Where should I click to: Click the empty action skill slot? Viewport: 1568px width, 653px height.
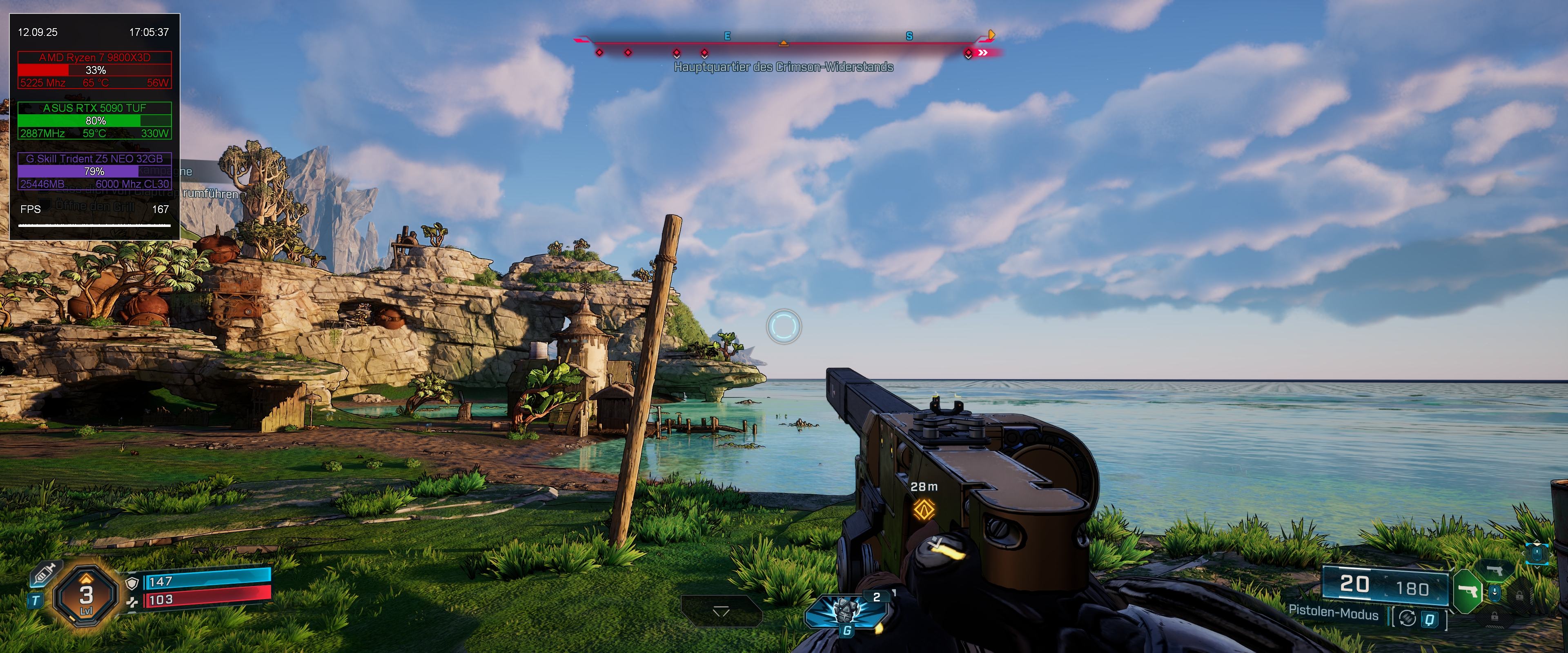click(x=721, y=611)
